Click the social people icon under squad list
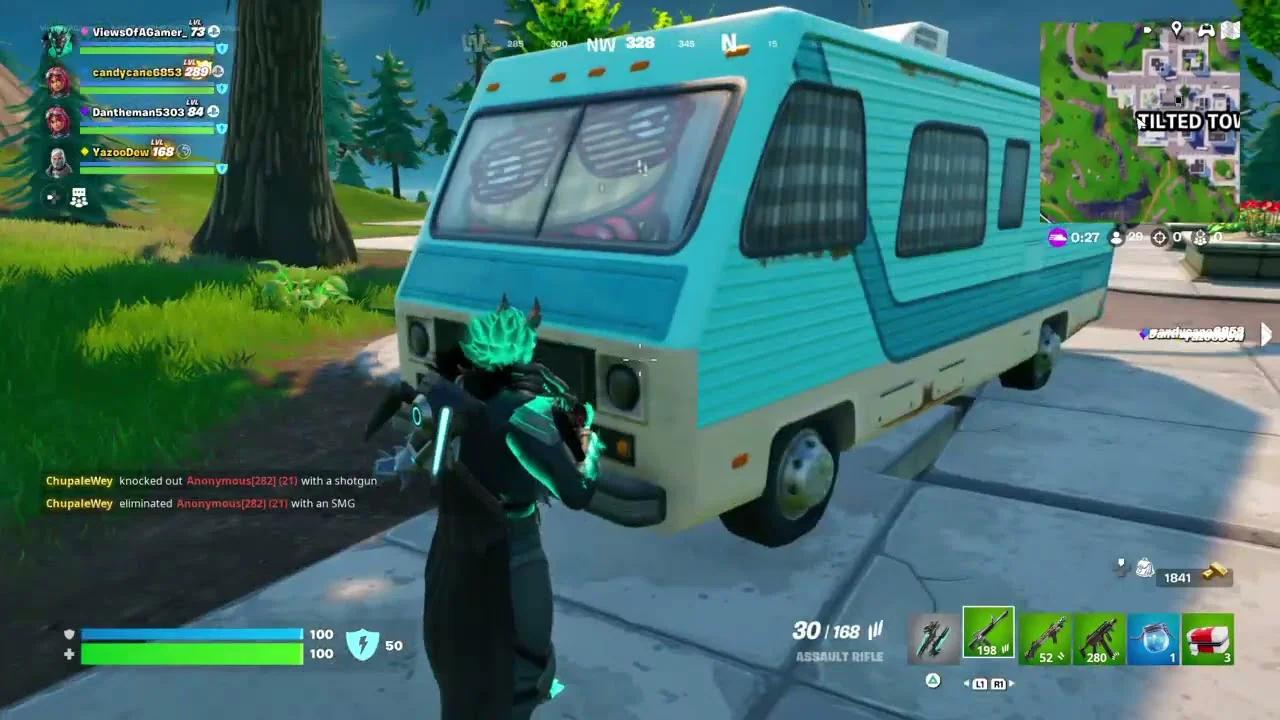Image resolution: width=1280 pixels, height=720 pixels. click(x=78, y=198)
